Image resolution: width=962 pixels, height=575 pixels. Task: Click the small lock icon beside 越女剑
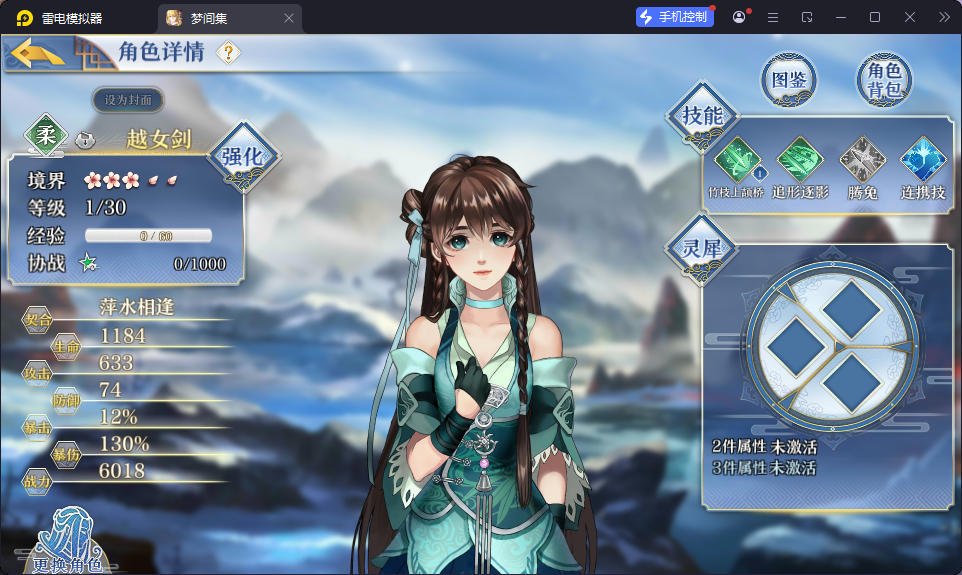click(x=86, y=140)
